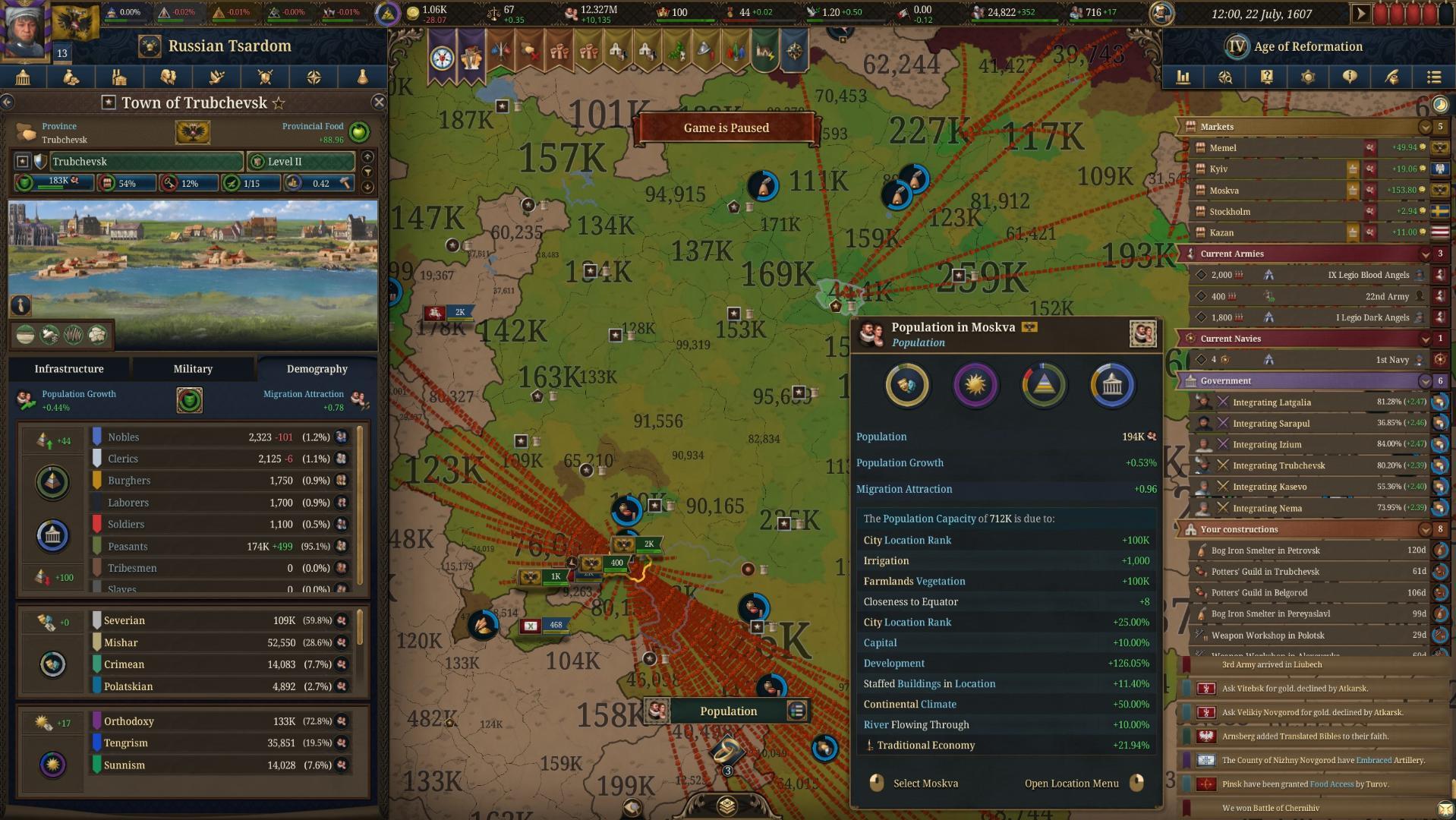Open Potters' Guild in Trubchevsk construction
This screenshot has height=820, width=1456.
click(1265, 572)
